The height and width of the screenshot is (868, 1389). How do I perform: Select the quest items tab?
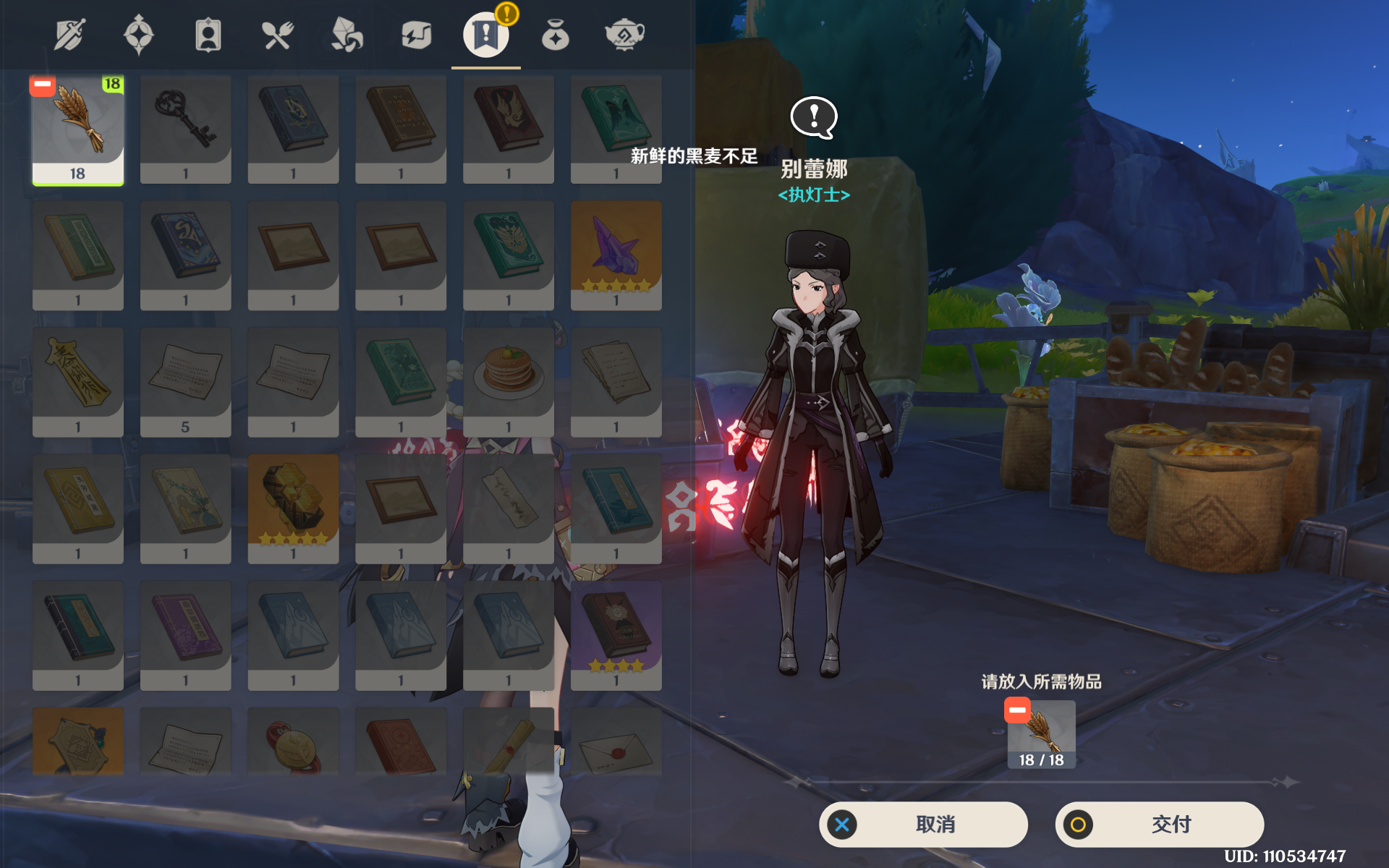[485, 35]
